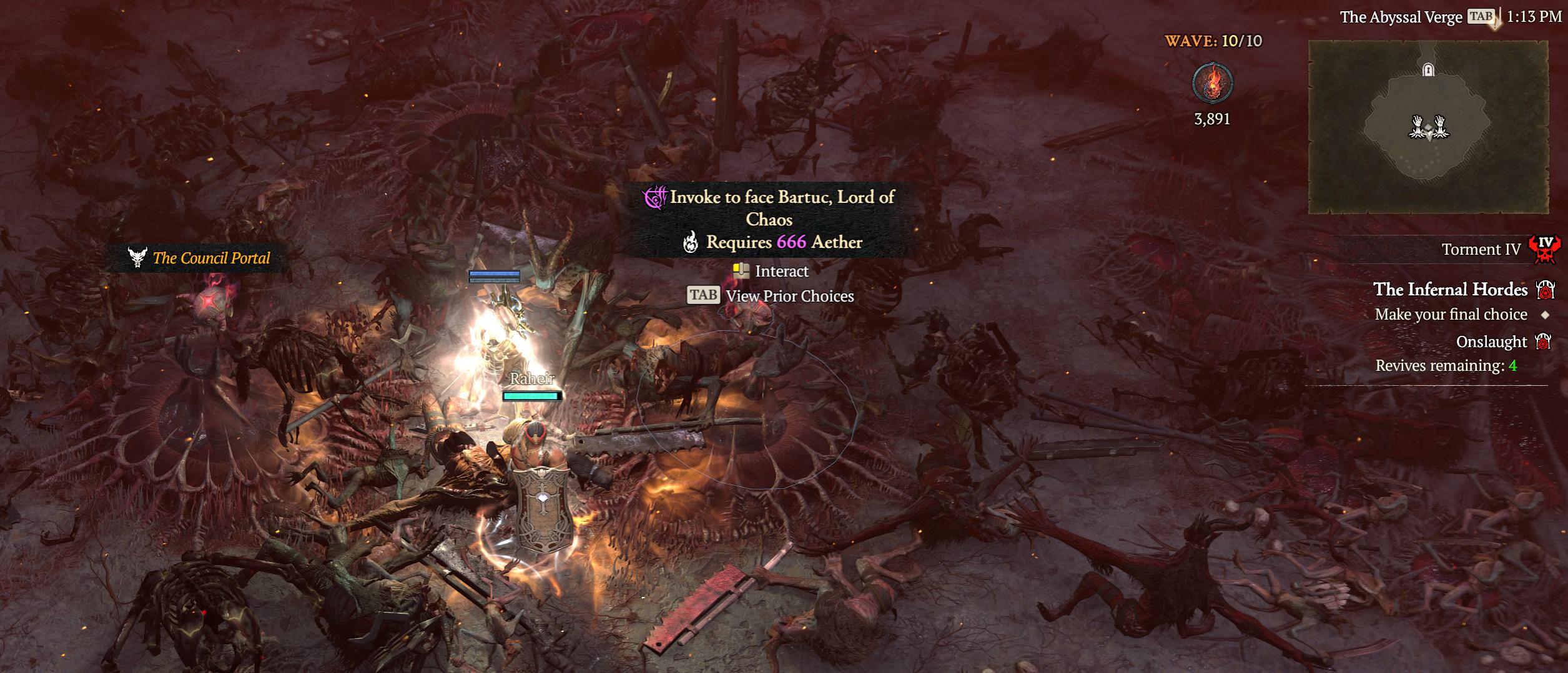Click the Torment IV difficulty skull icon
Image resolution: width=1568 pixels, height=673 pixels.
(1544, 249)
